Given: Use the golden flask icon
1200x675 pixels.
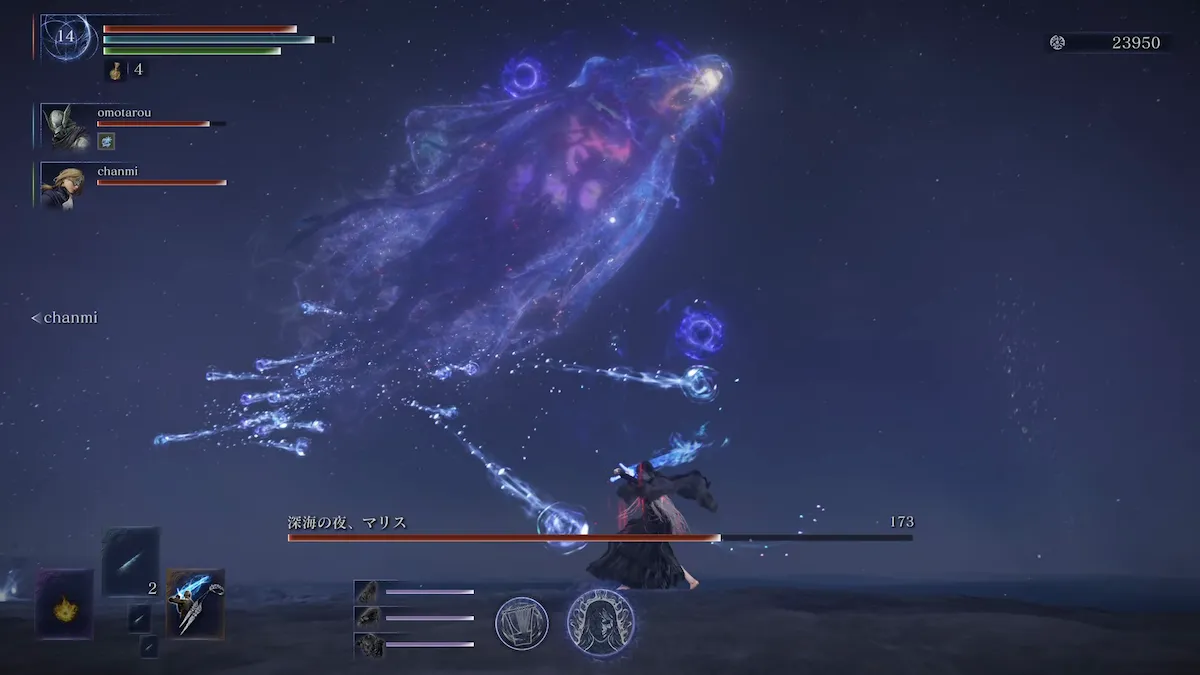Looking at the screenshot, I should (x=116, y=71).
